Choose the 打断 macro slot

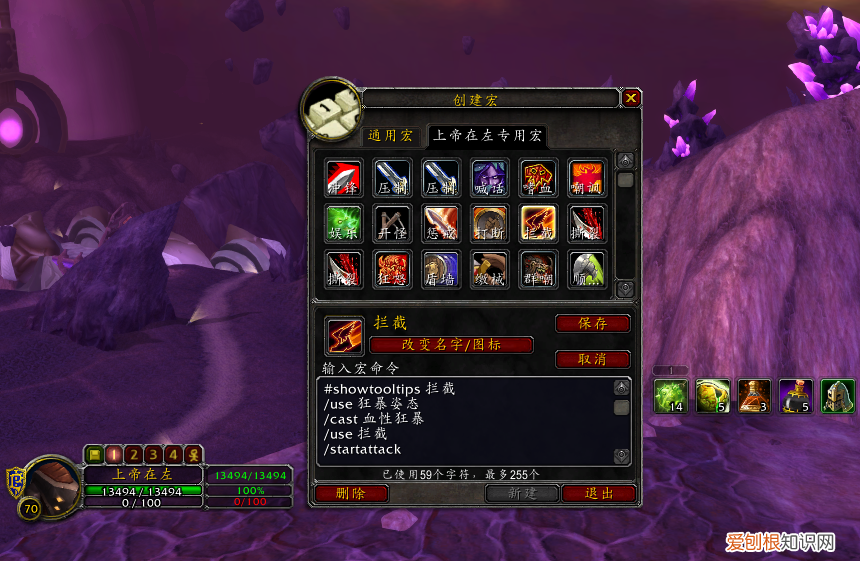490,223
